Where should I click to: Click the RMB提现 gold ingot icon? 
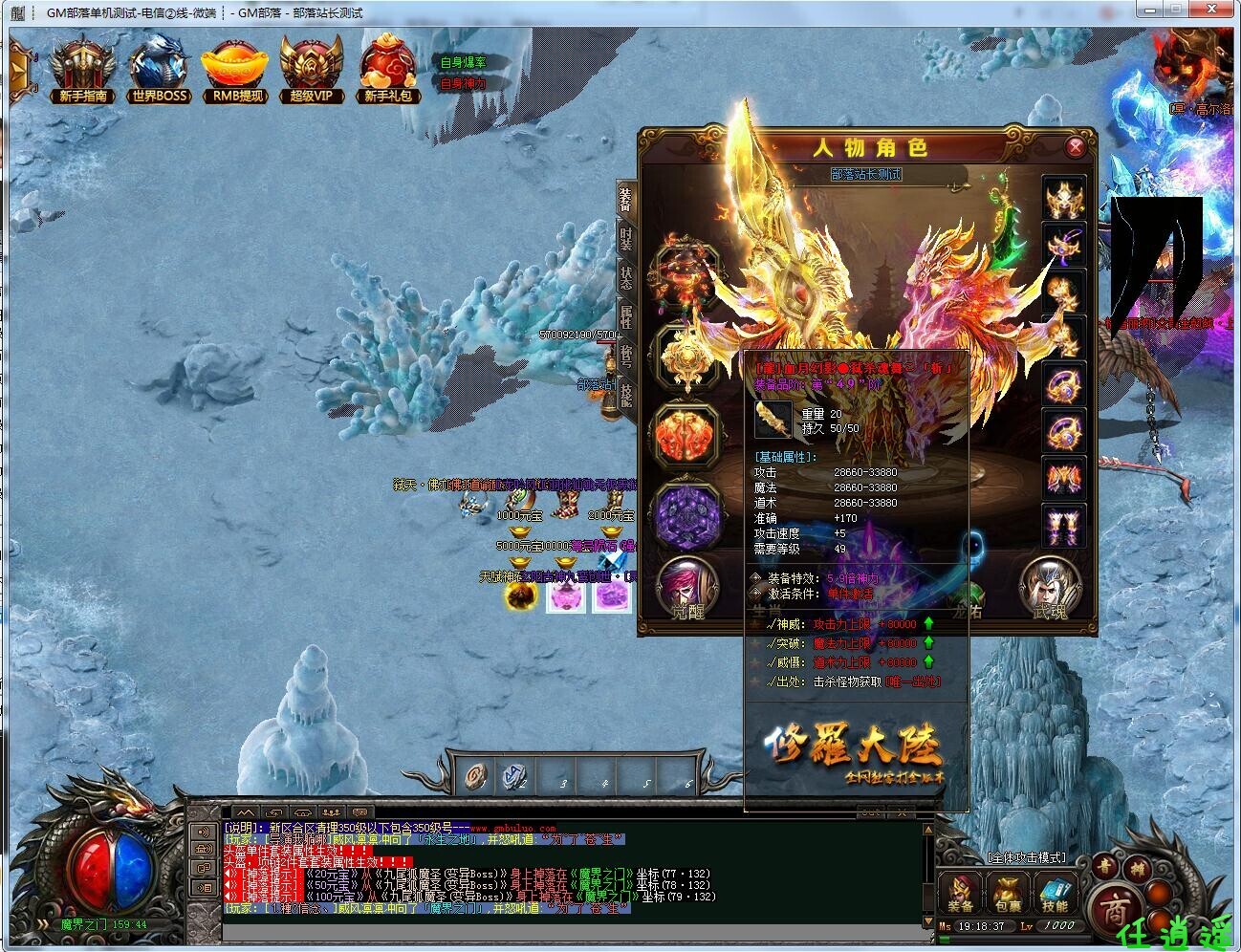point(237,71)
